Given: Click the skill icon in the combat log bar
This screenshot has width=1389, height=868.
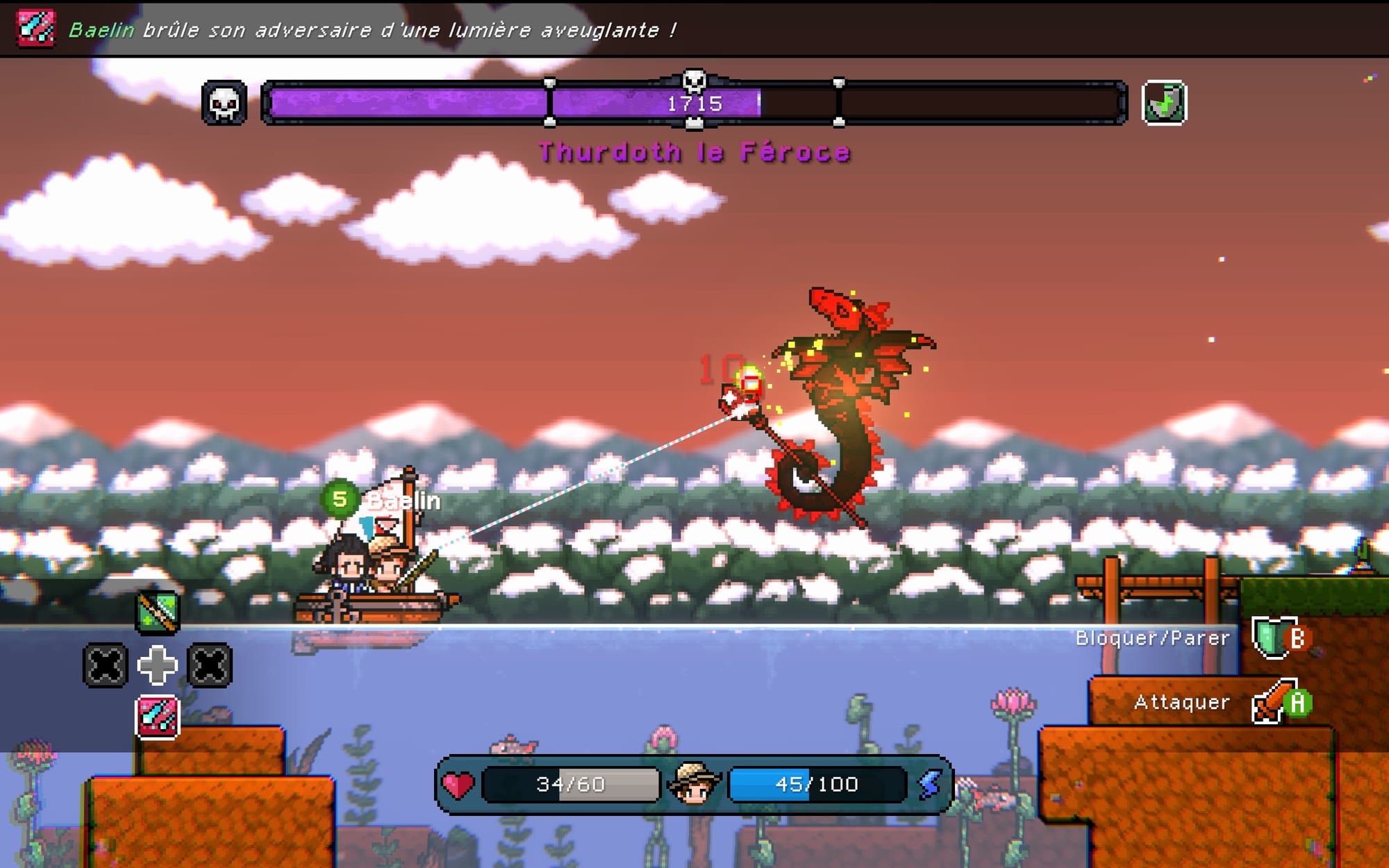Looking at the screenshot, I should click(35, 28).
